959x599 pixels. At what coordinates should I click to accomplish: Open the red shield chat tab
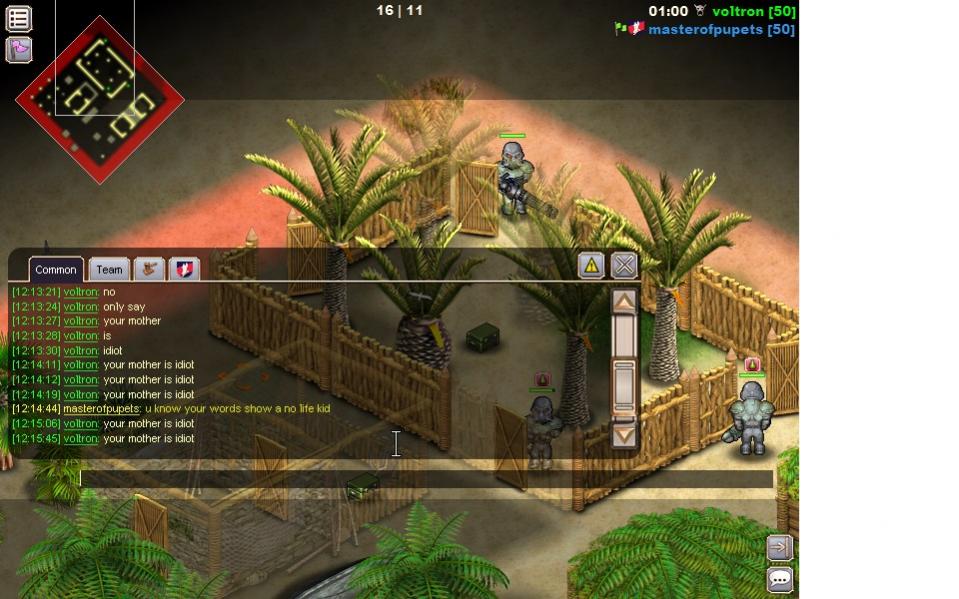(184, 268)
